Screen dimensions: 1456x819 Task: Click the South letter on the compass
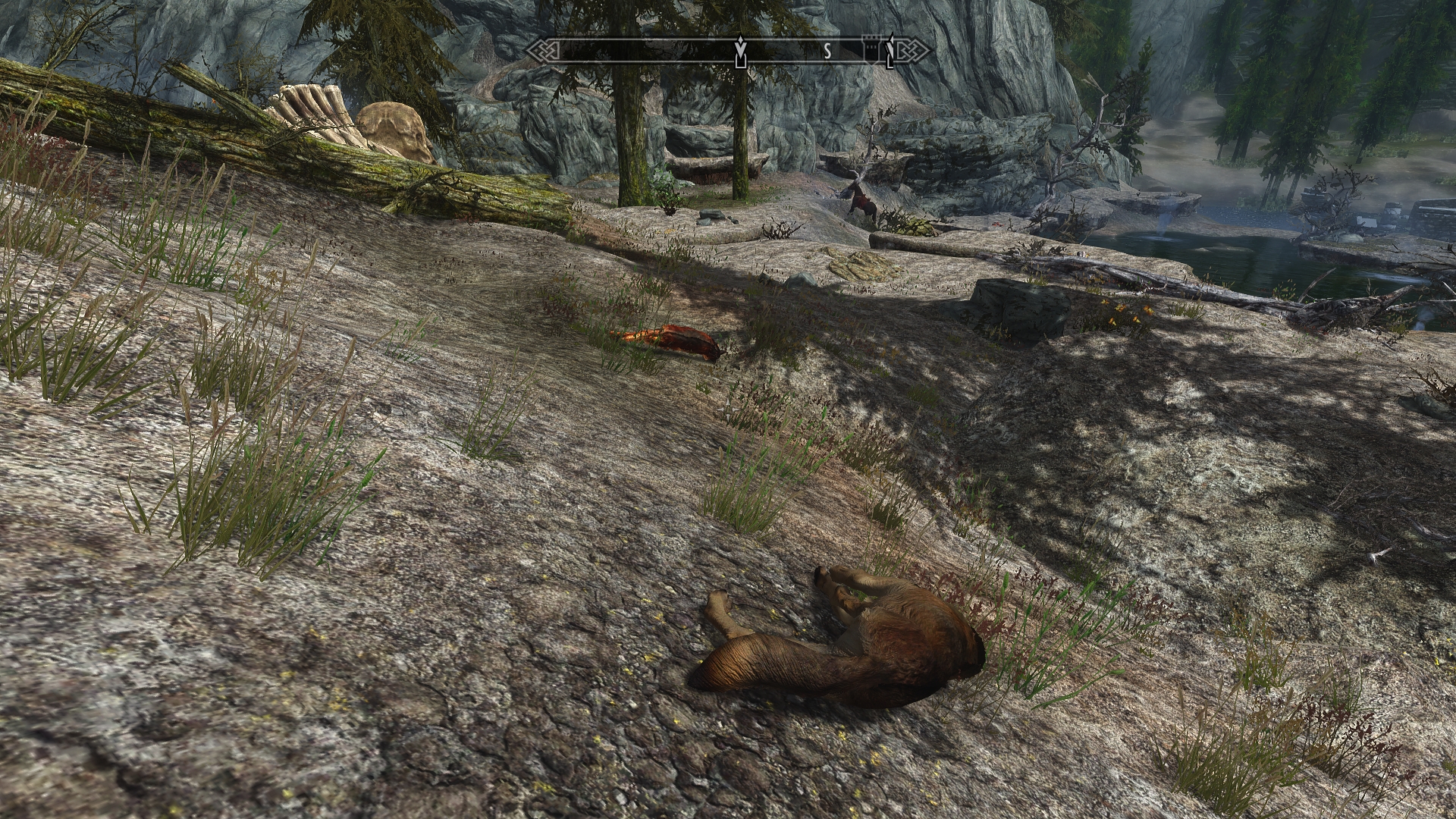pos(828,52)
